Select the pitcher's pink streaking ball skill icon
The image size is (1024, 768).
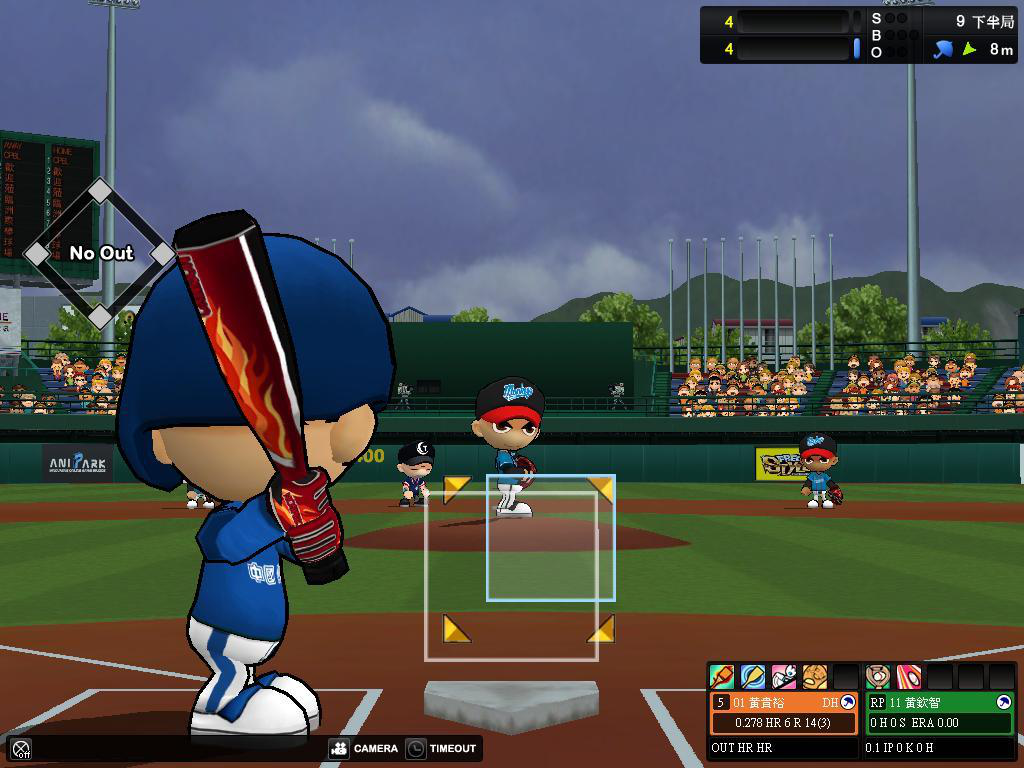point(909,677)
